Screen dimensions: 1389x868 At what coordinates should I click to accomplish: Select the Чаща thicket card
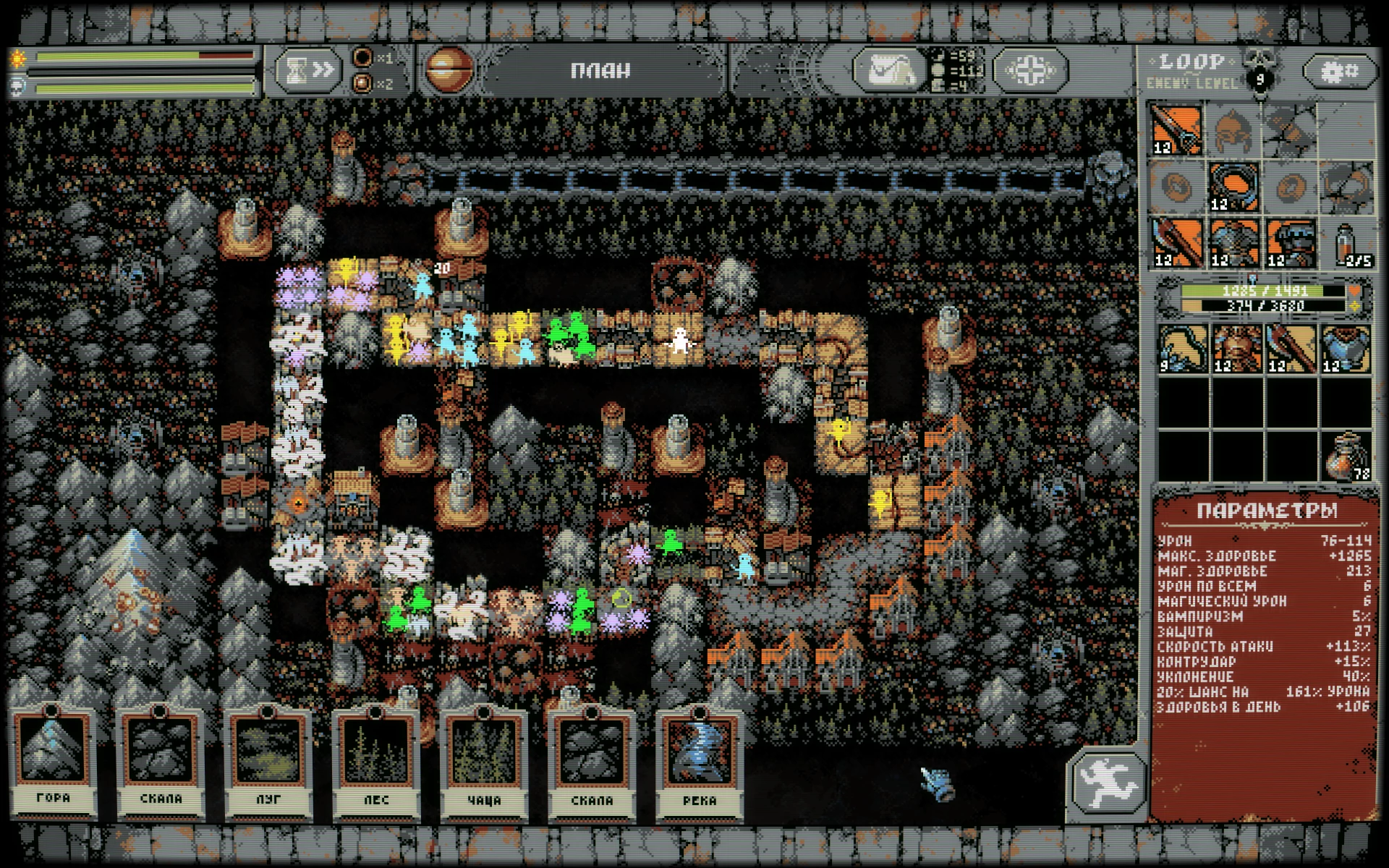pos(484,759)
